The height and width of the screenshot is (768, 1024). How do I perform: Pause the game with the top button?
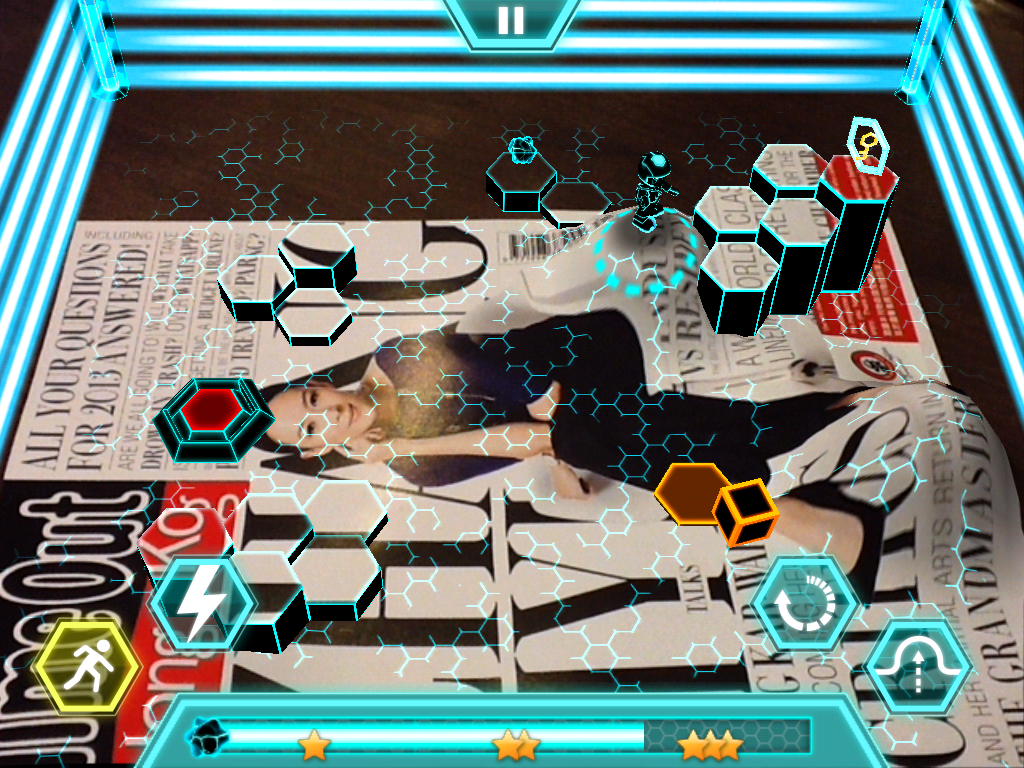511,20
